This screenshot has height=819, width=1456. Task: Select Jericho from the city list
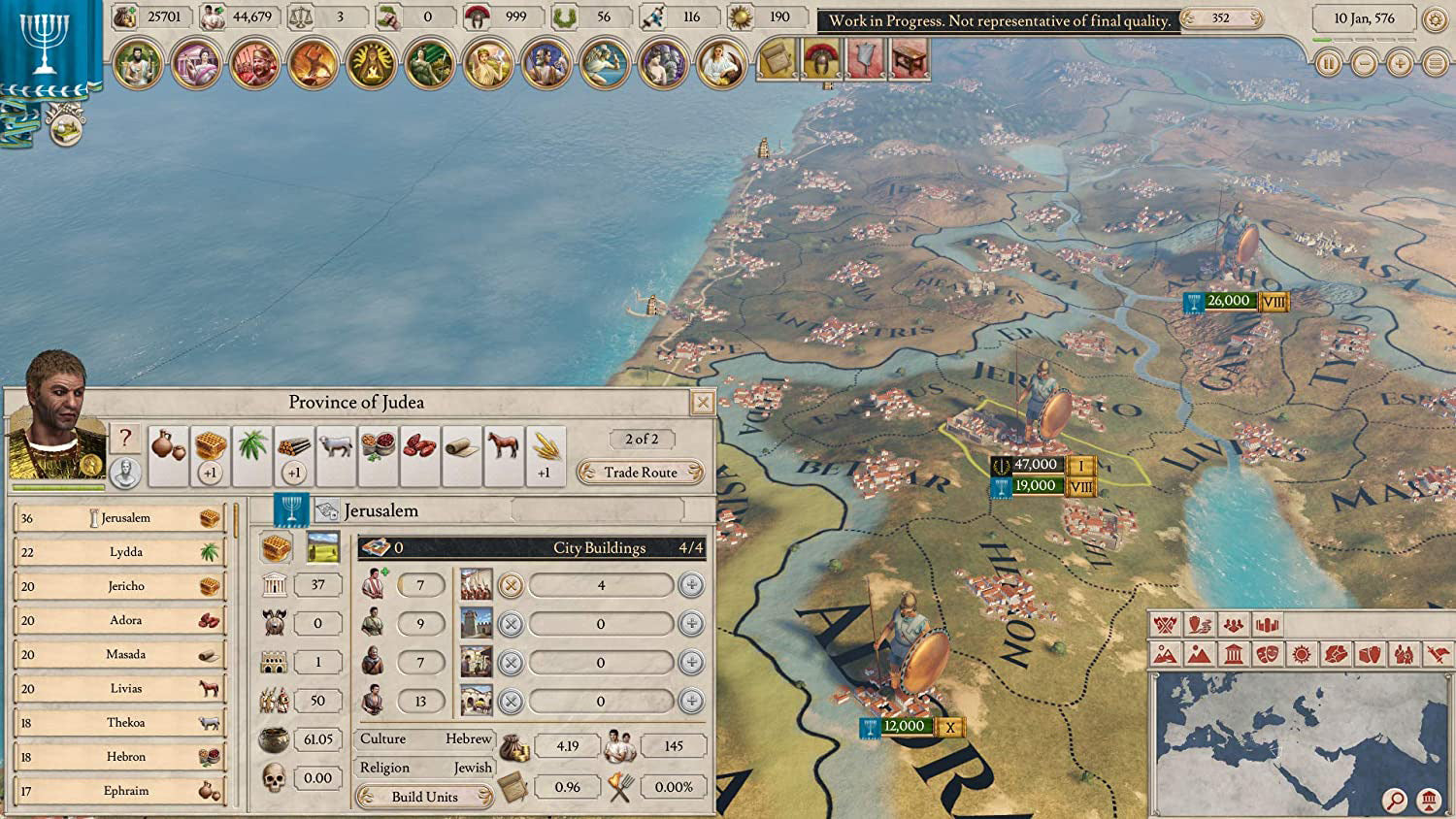point(121,586)
